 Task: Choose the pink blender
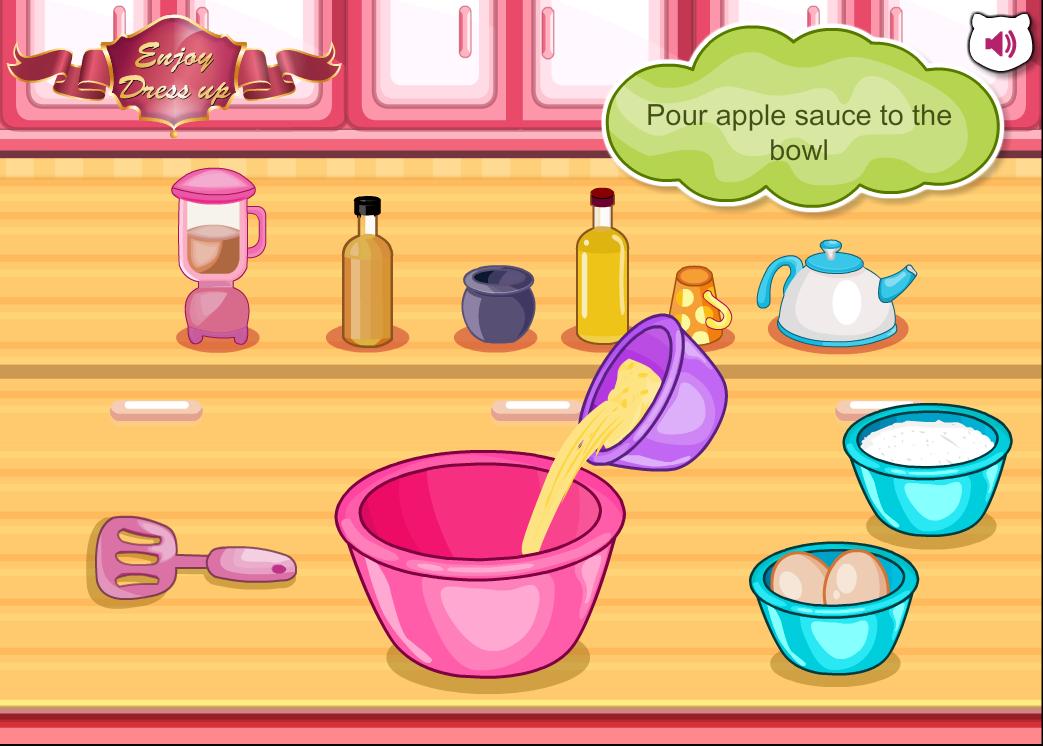coord(217,259)
